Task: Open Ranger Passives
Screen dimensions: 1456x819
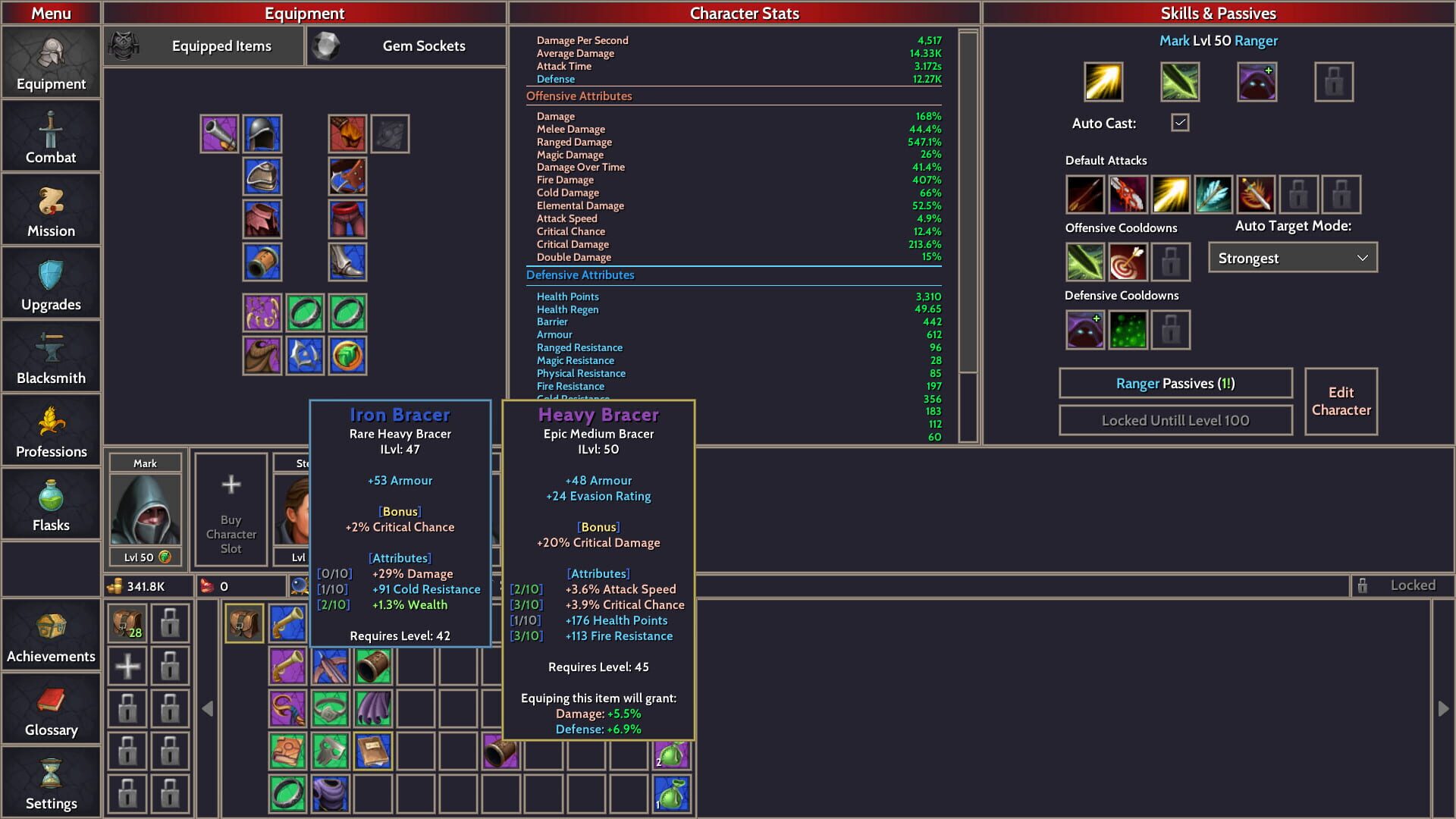Action: pos(1175,383)
